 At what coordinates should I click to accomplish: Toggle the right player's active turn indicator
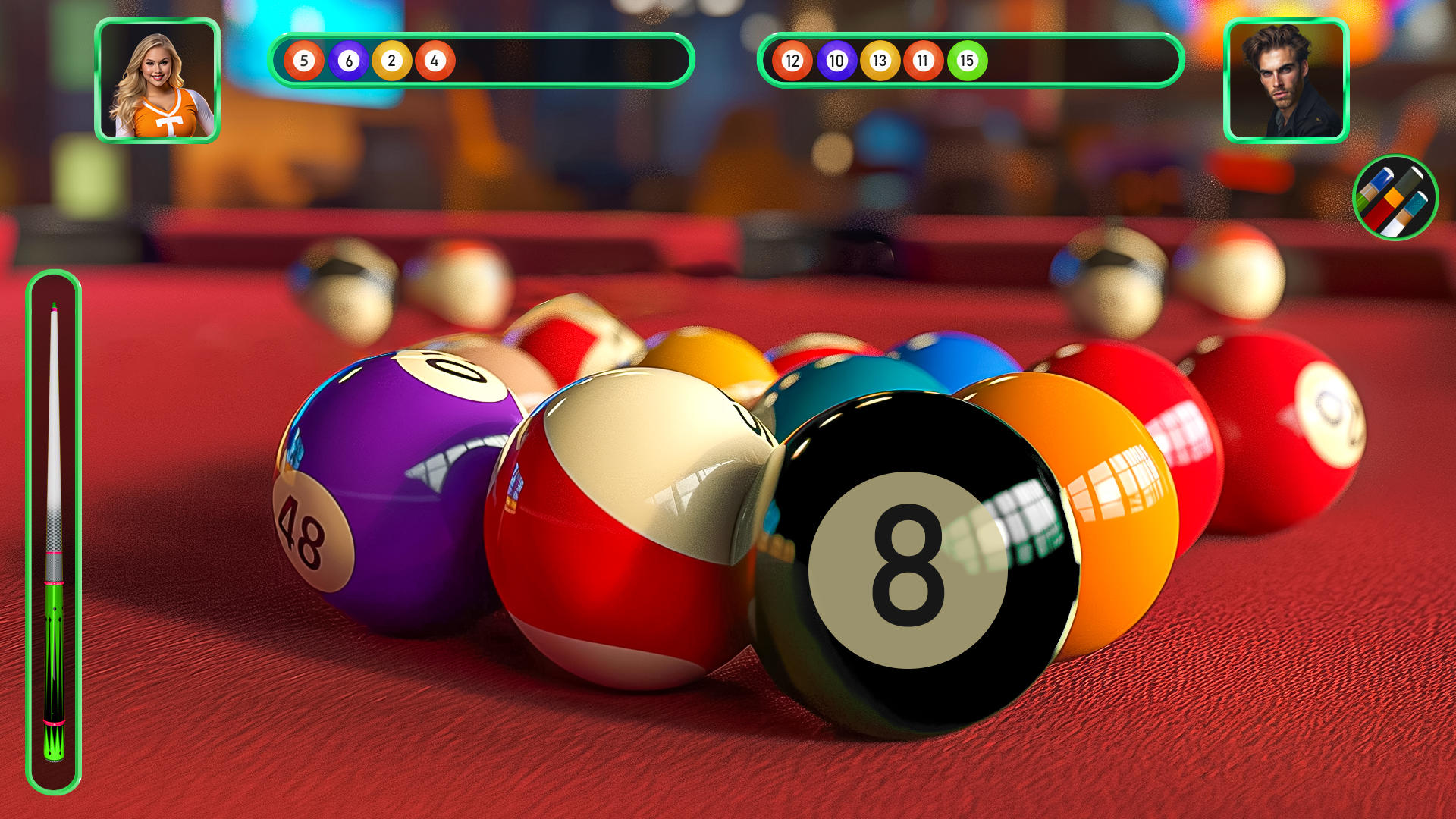coord(1286,82)
